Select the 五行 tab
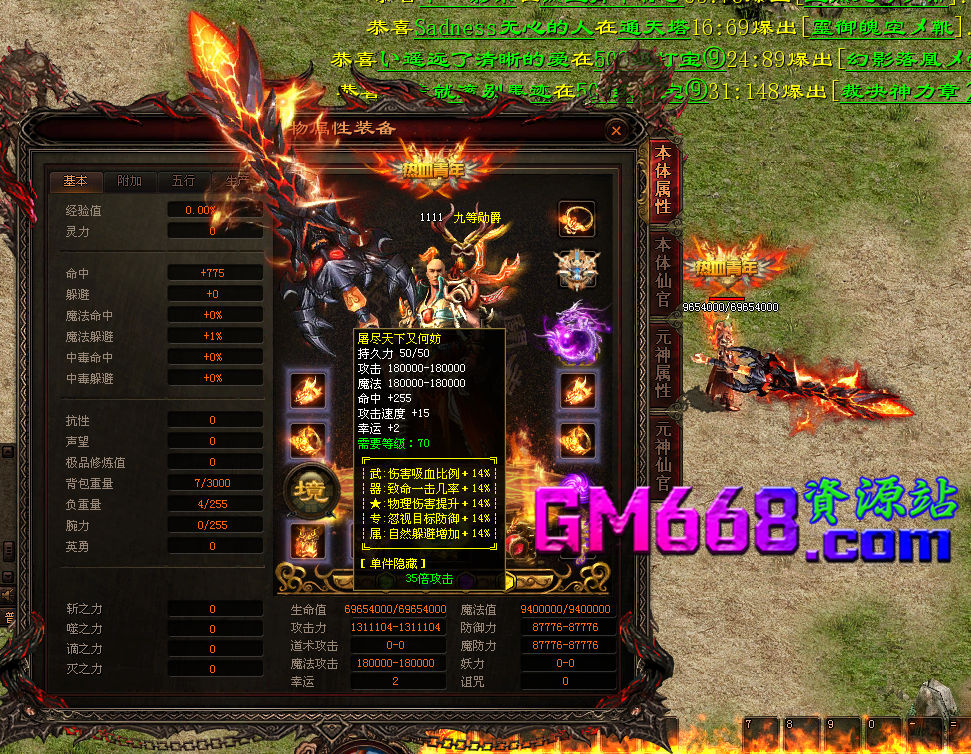 pyautogui.click(x=183, y=181)
